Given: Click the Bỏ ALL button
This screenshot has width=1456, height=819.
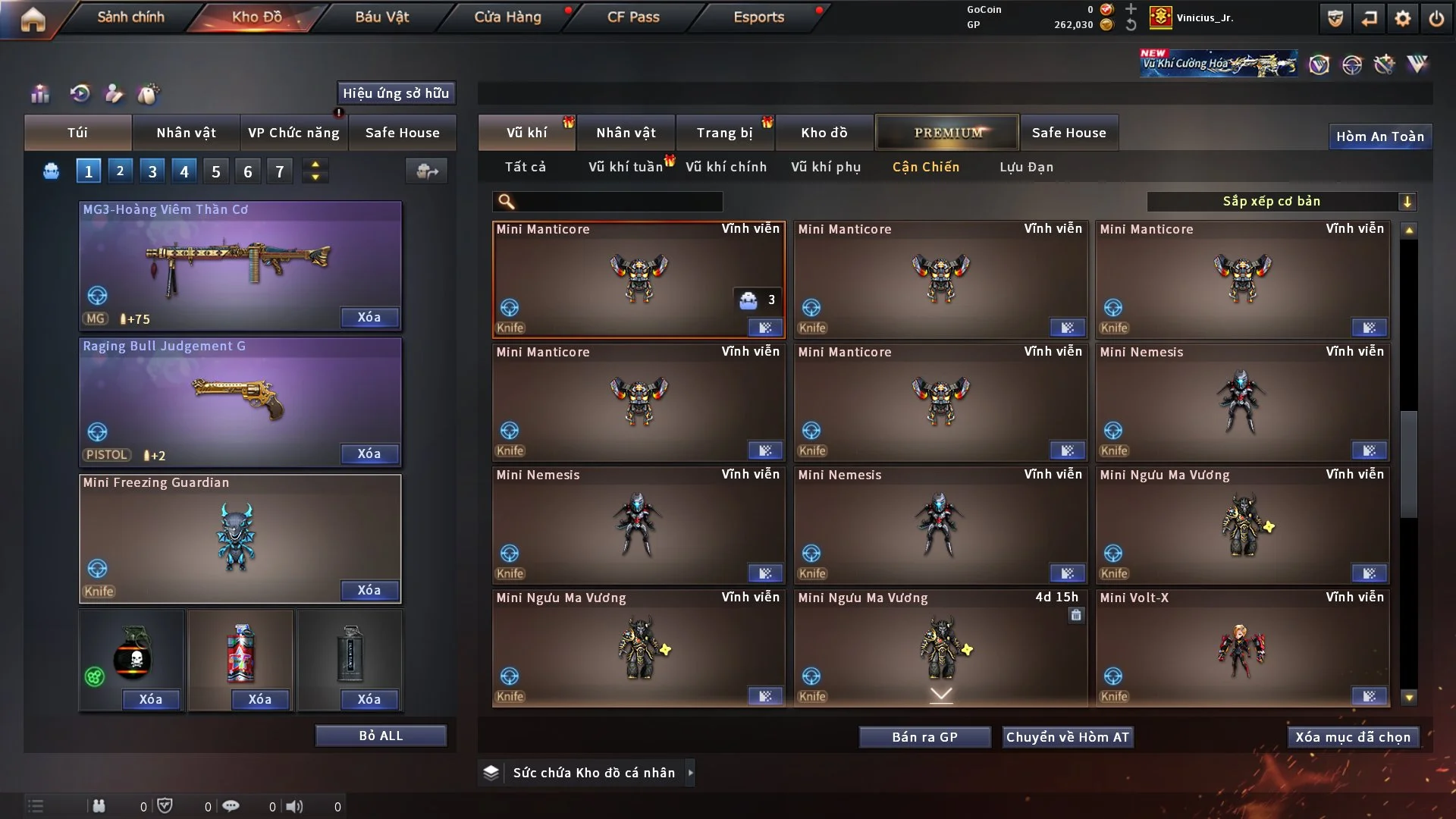Looking at the screenshot, I should point(381,736).
